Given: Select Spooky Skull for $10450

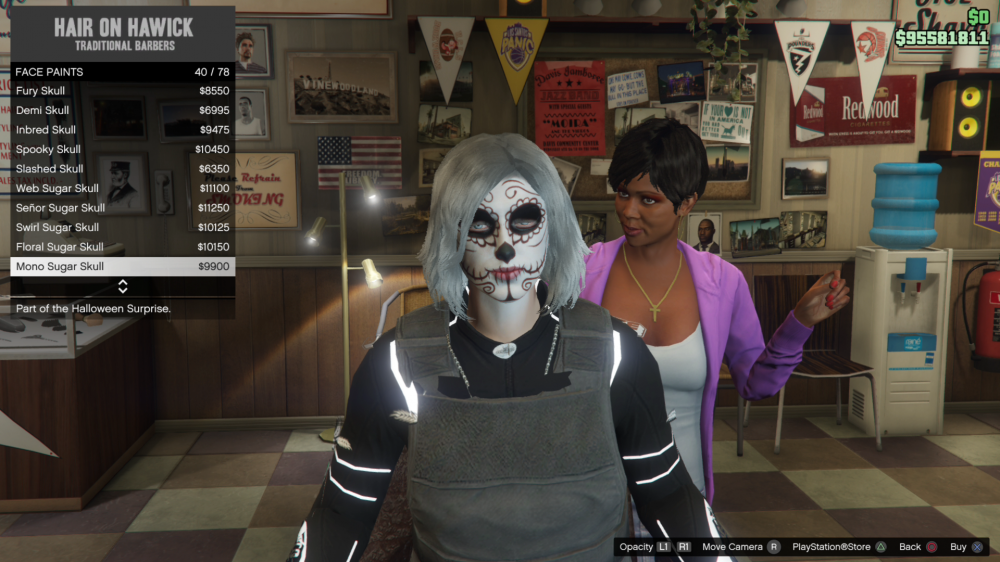Looking at the screenshot, I should coord(122,149).
